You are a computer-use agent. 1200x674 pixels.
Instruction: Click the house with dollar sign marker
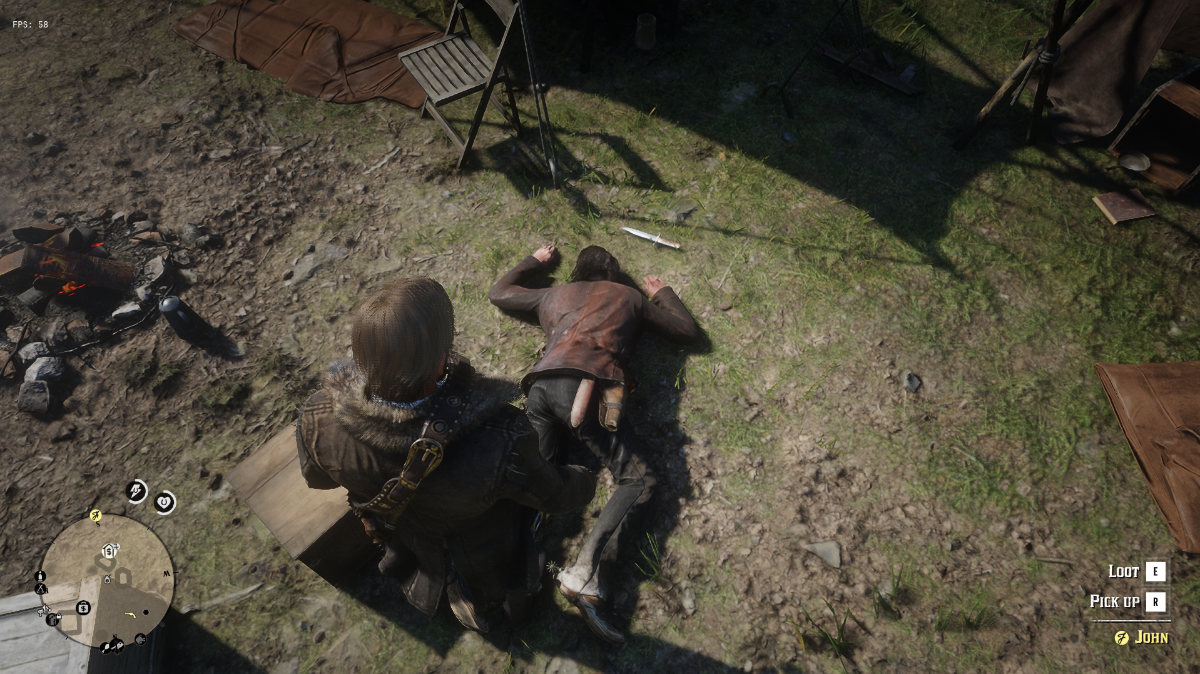[108, 551]
